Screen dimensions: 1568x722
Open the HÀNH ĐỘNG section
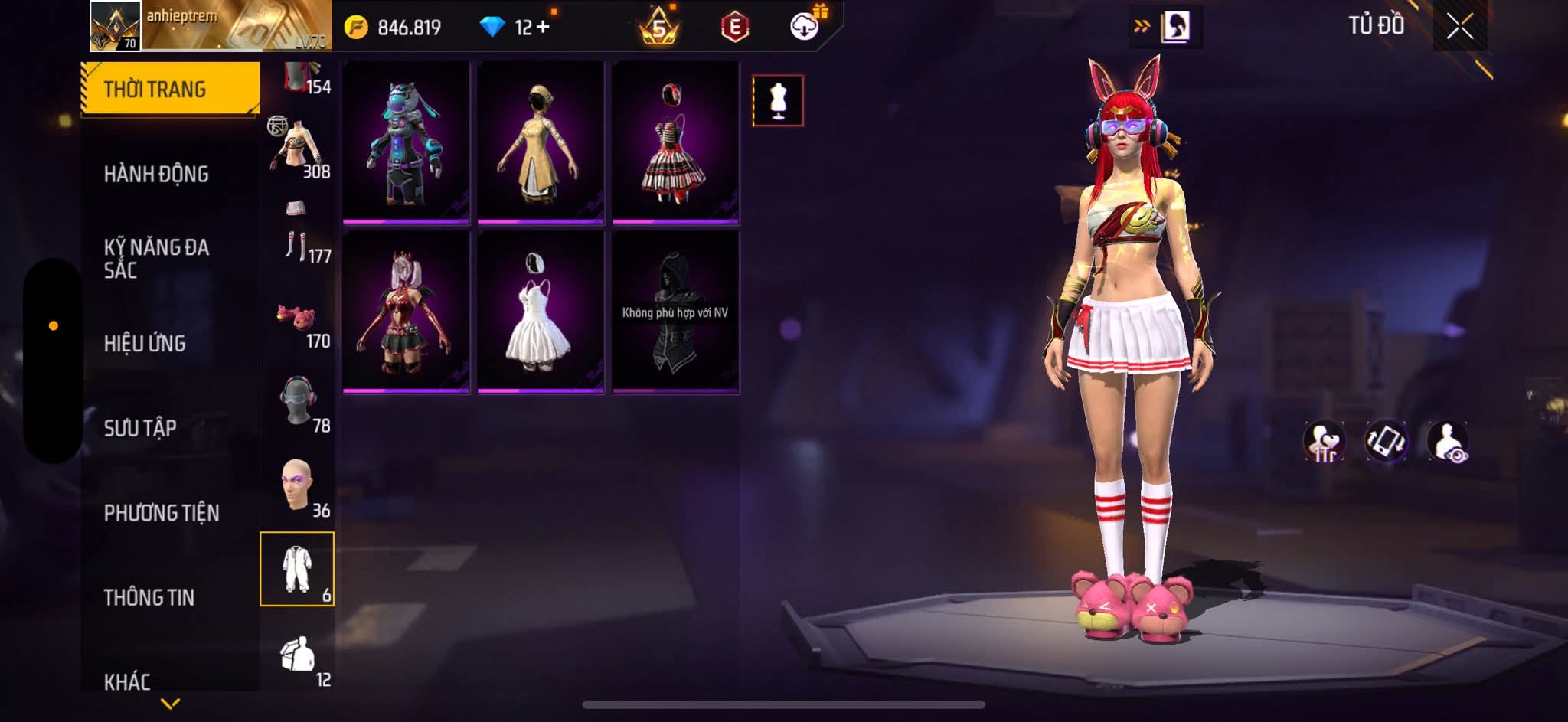156,174
